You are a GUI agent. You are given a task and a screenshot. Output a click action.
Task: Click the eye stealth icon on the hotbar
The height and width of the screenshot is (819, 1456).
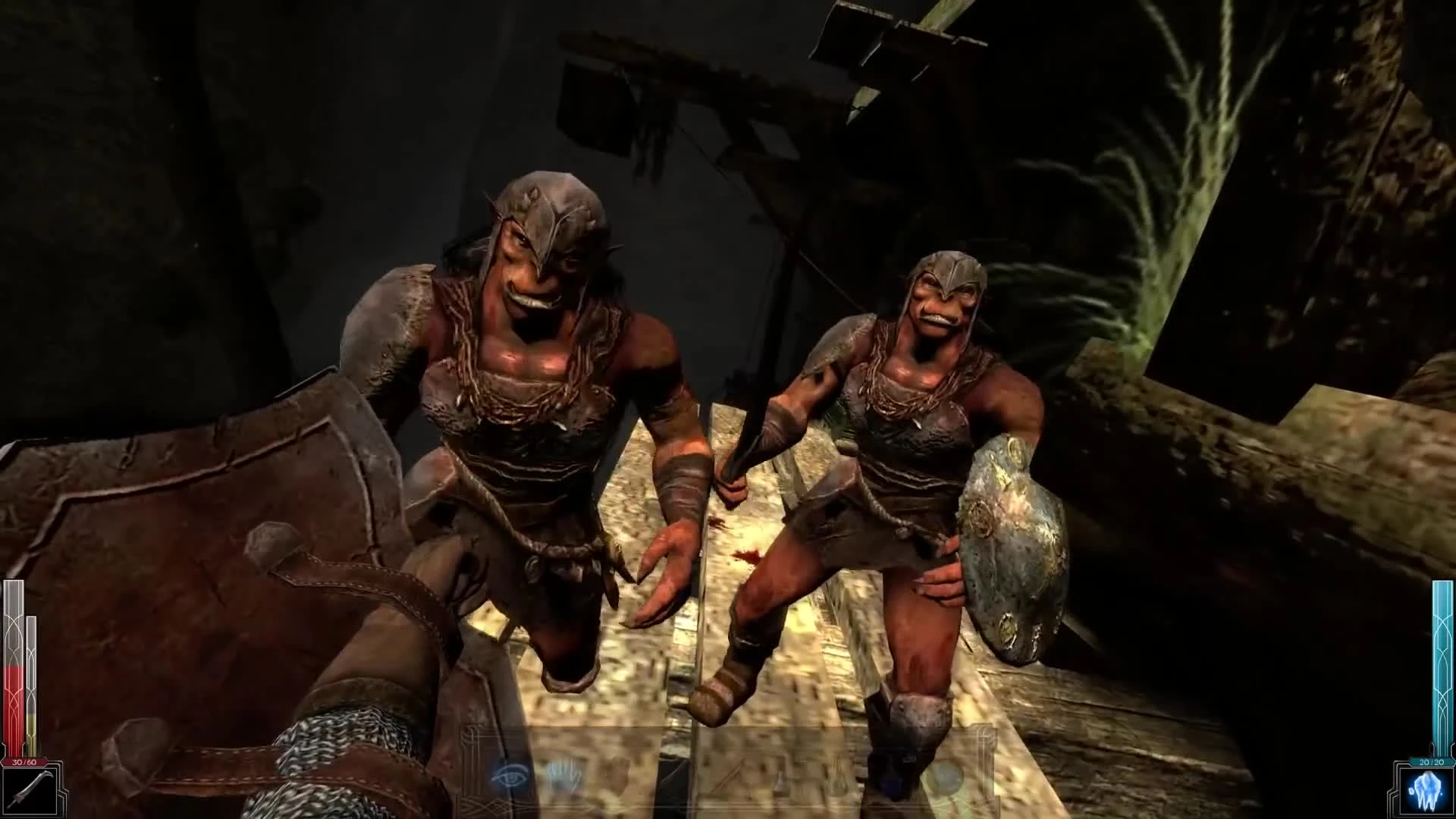pos(509,775)
